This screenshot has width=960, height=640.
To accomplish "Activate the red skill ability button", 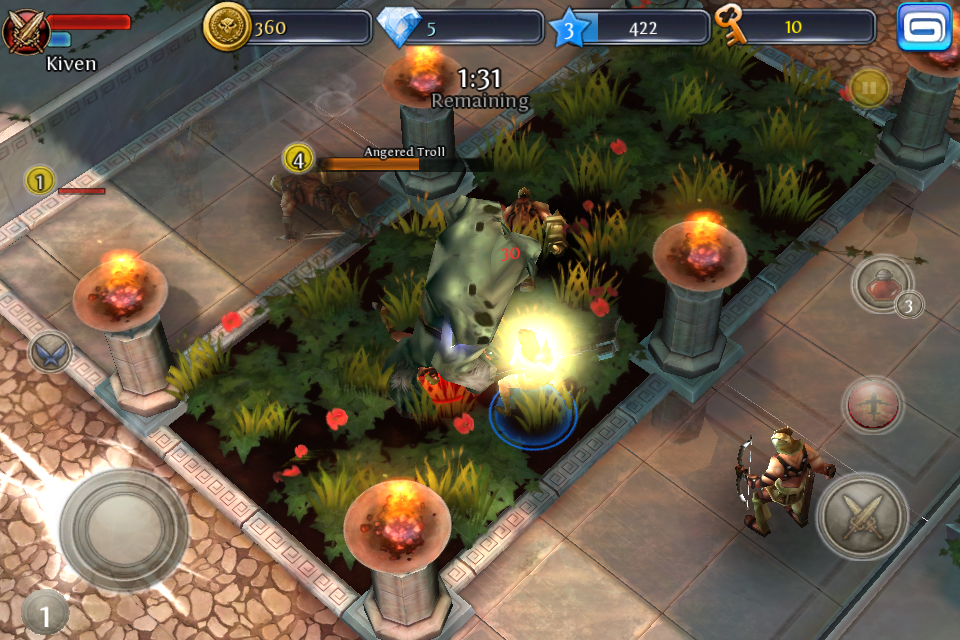I will click(872, 405).
